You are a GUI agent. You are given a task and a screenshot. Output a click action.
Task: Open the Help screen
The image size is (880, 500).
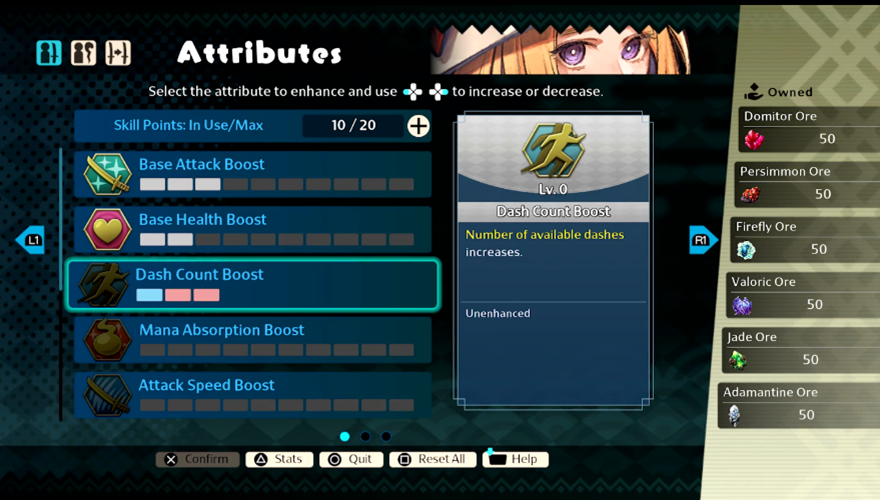coord(515,459)
